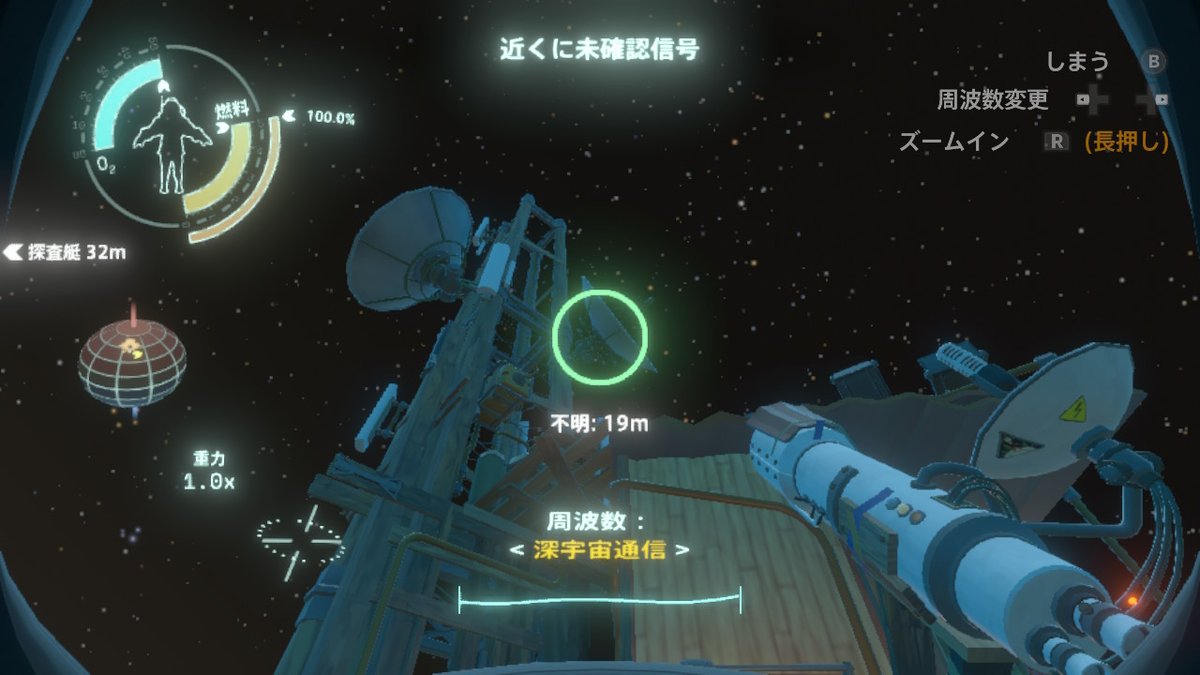Select the 探査艇 32m ship marker
The height and width of the screenshot is (675, 1200).
[66, 252]
